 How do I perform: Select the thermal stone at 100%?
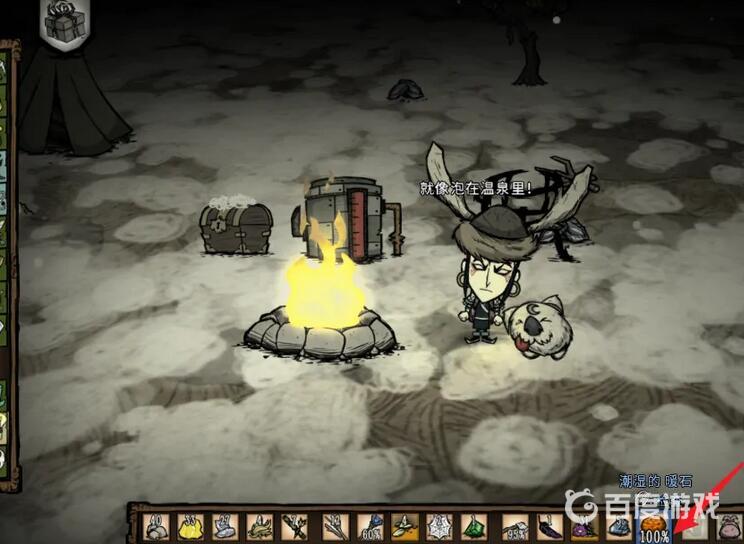coord(656,525)
